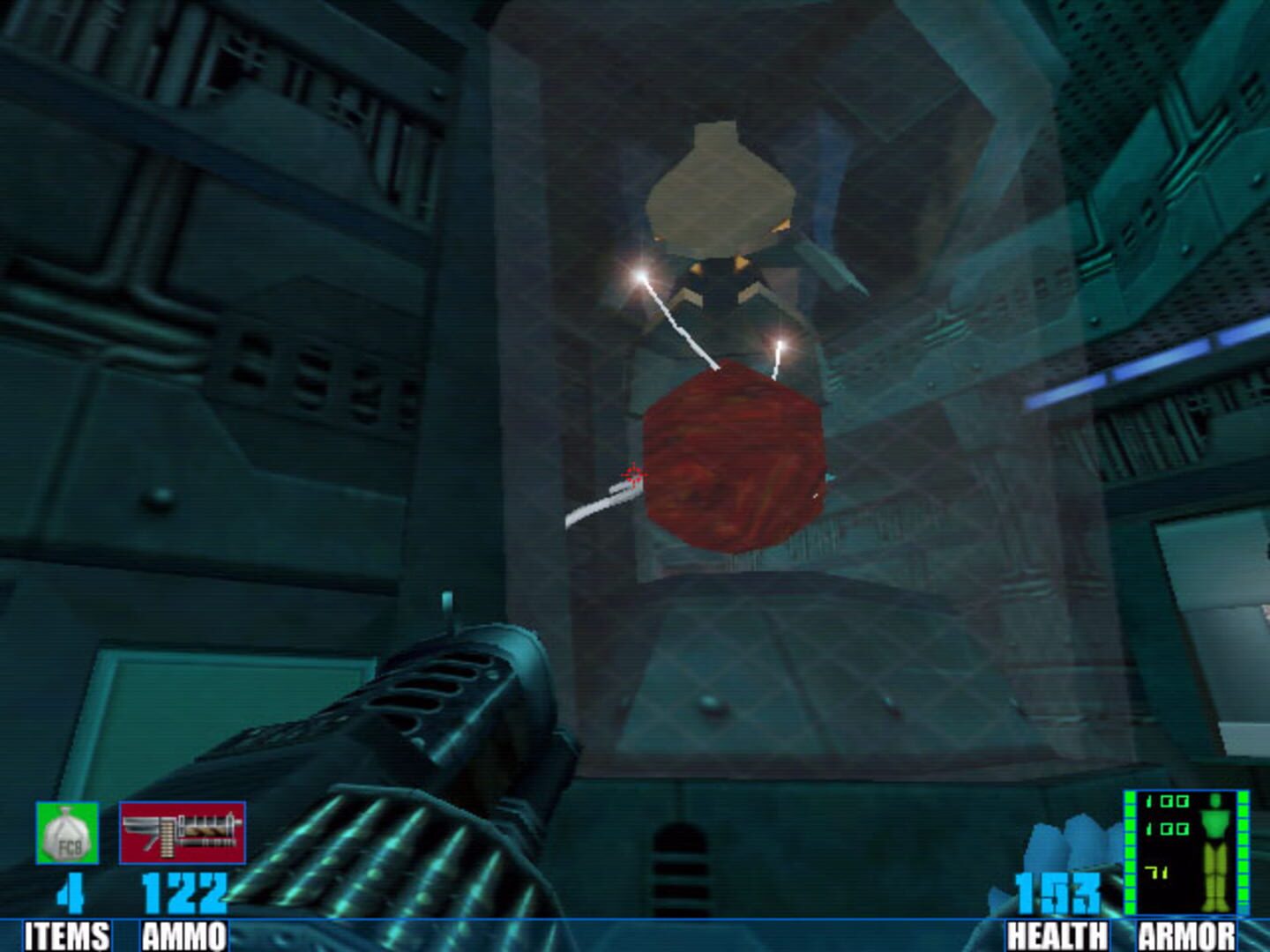Click the red orb inside the glass containment tube
This screenshot has height=952, width=1270.
tap(736, 458)
